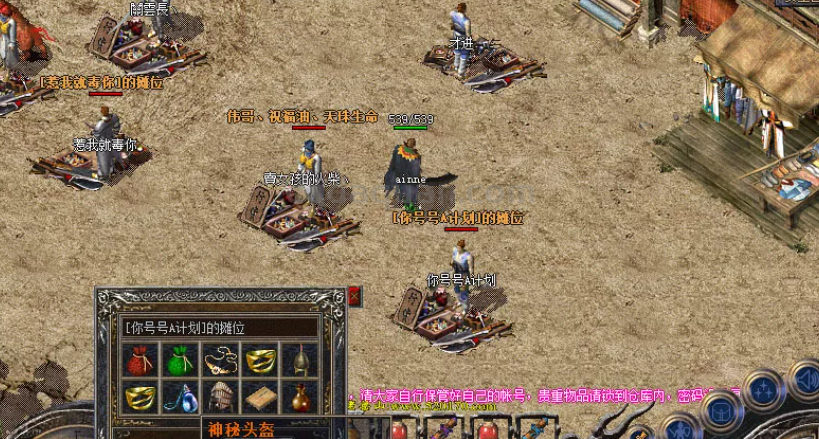Pick the brown gourd bottle item
The image size is (819, 439).
point(299,398)
